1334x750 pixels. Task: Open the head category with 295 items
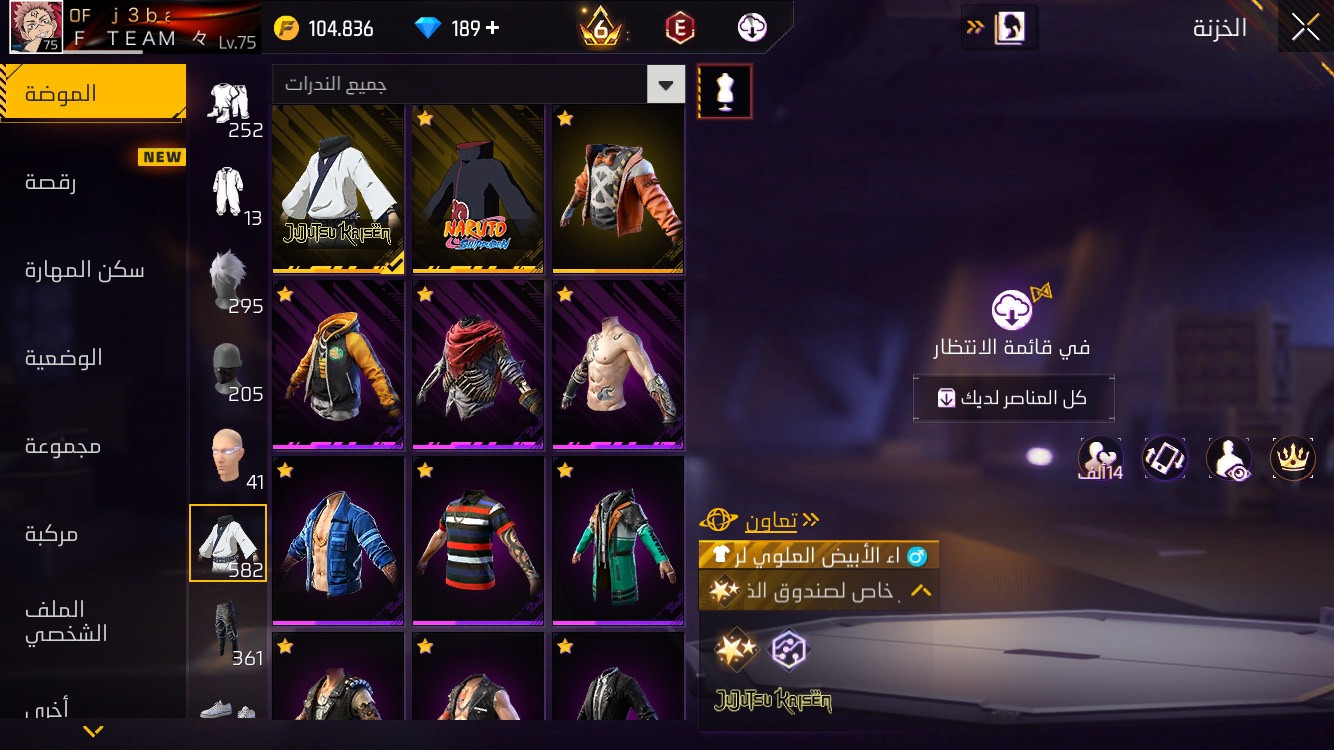pyautogui.click(x=228, y=280)
